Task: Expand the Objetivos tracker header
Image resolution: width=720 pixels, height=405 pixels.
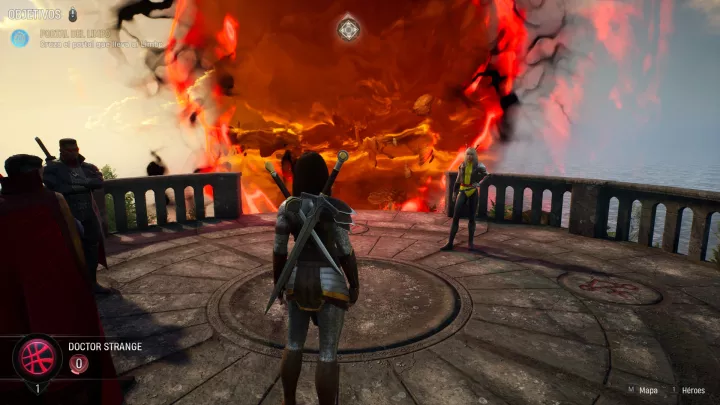Action: click(36, 14)
